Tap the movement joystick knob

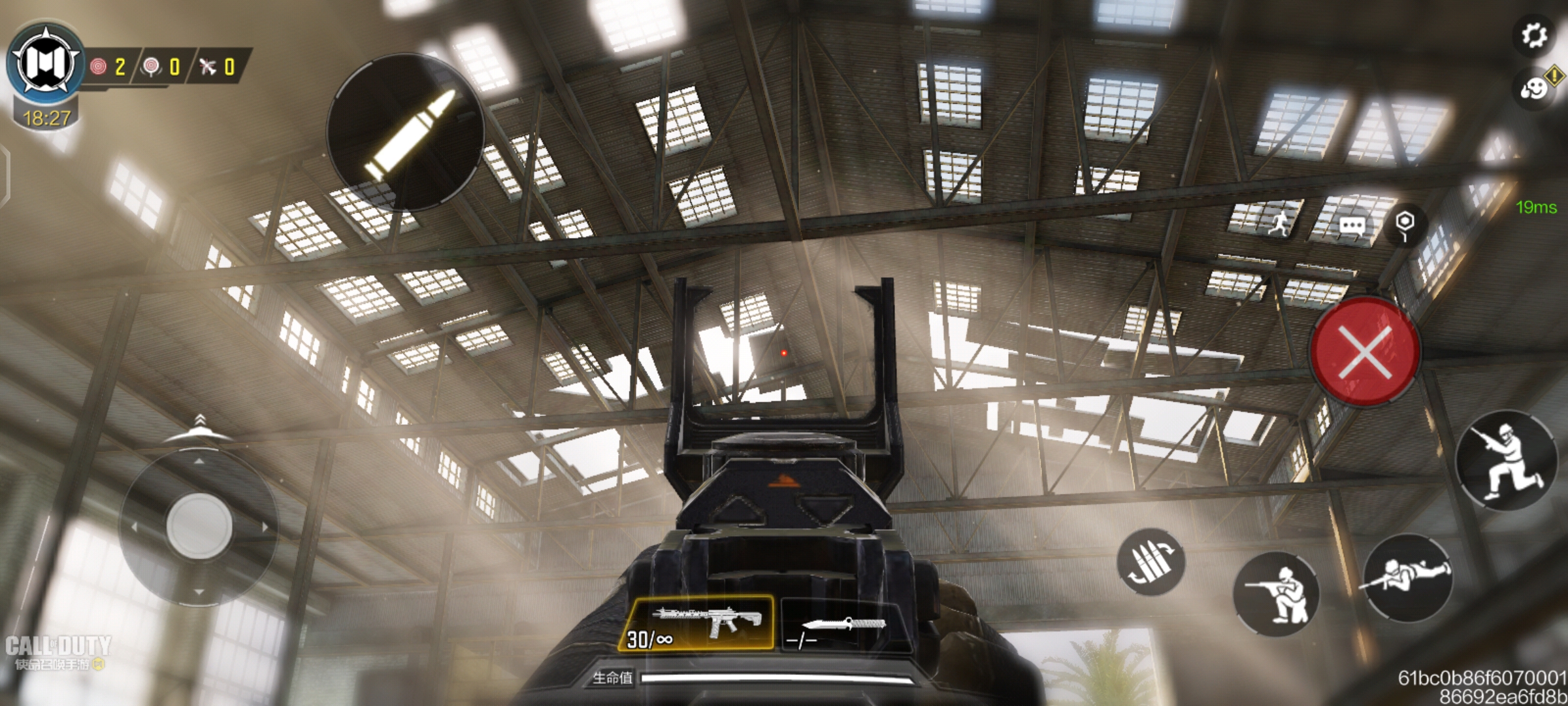199,526
